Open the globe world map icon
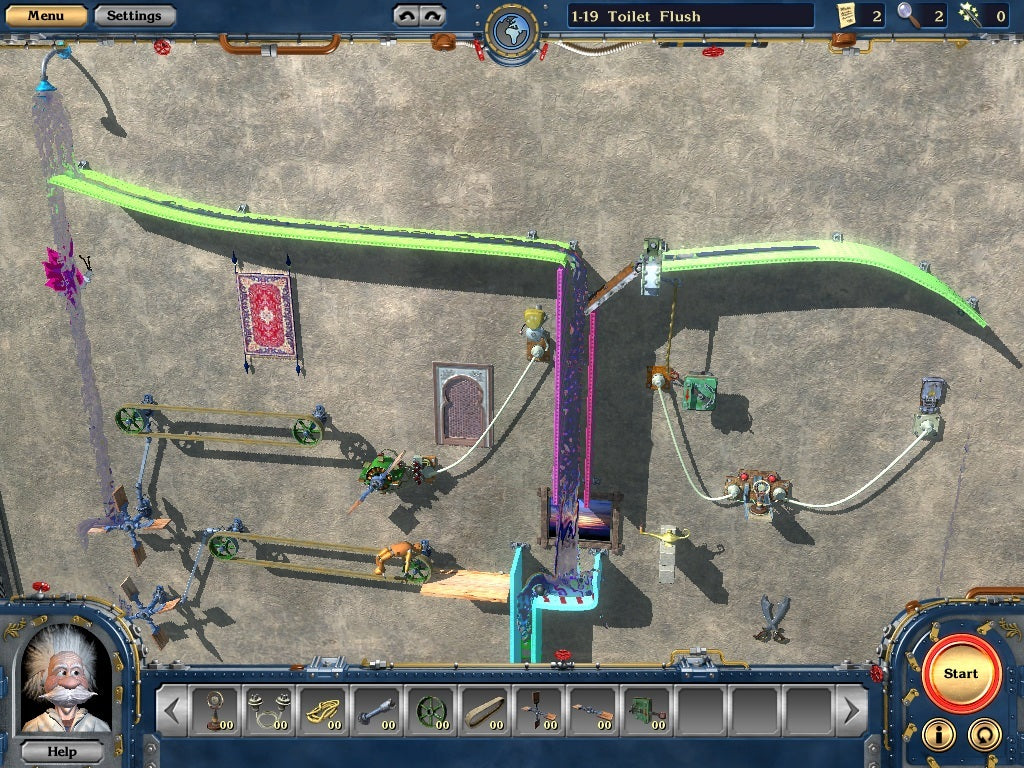Viewport: 1024px width, 768px height. pos(512,31)
